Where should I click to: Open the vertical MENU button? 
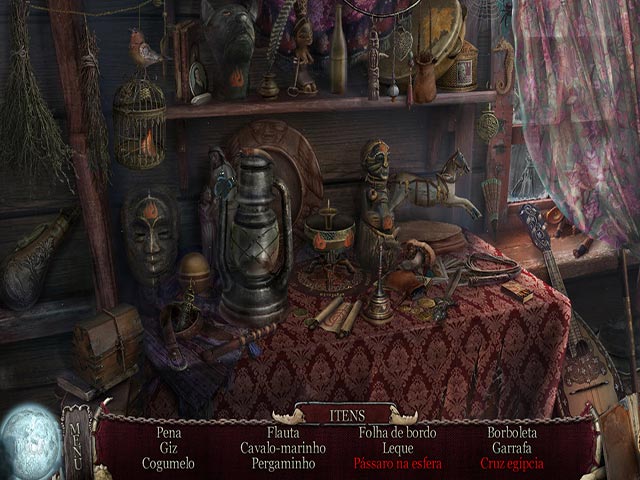point(76,442)
